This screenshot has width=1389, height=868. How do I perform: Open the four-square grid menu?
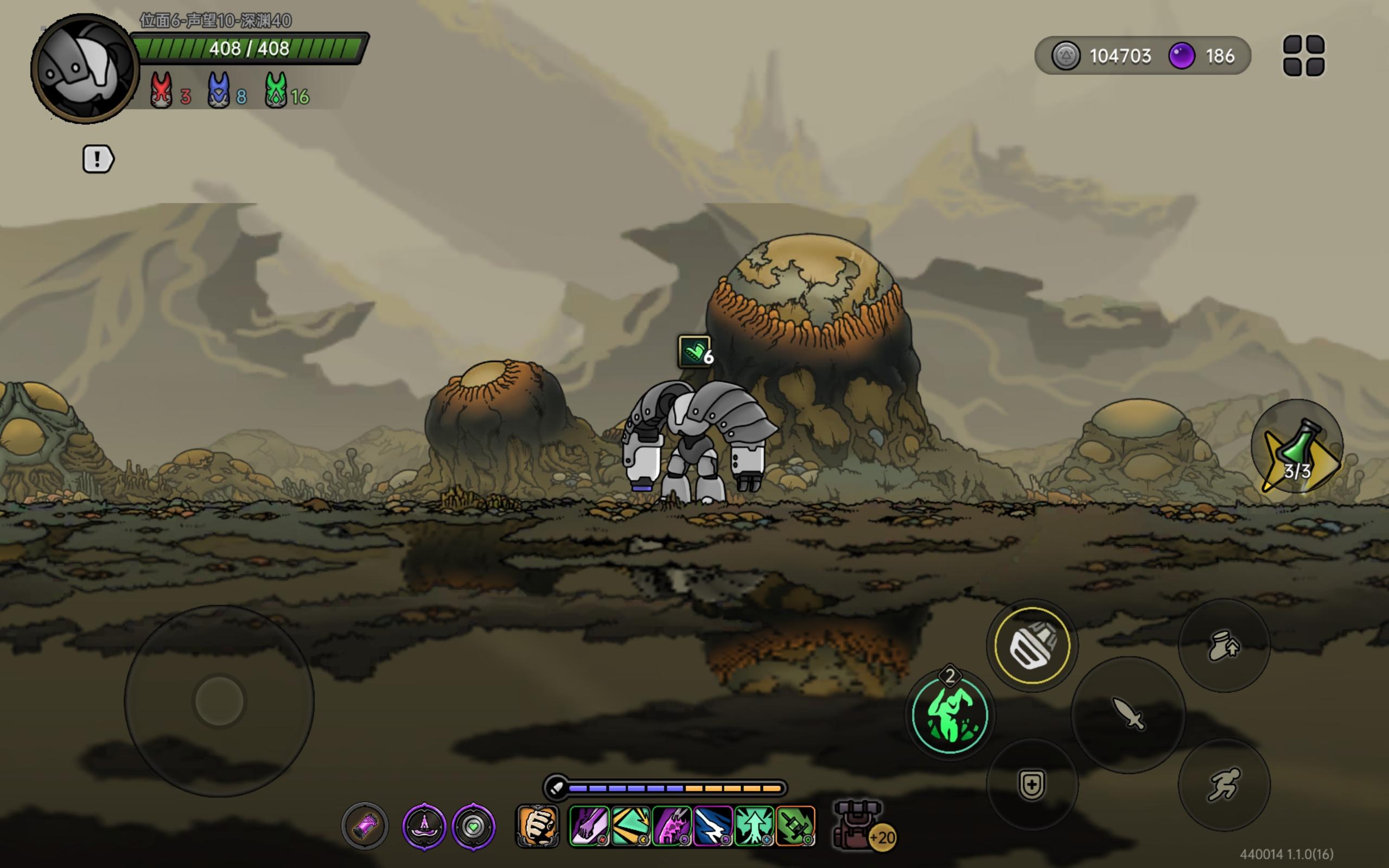point(1303,56)
